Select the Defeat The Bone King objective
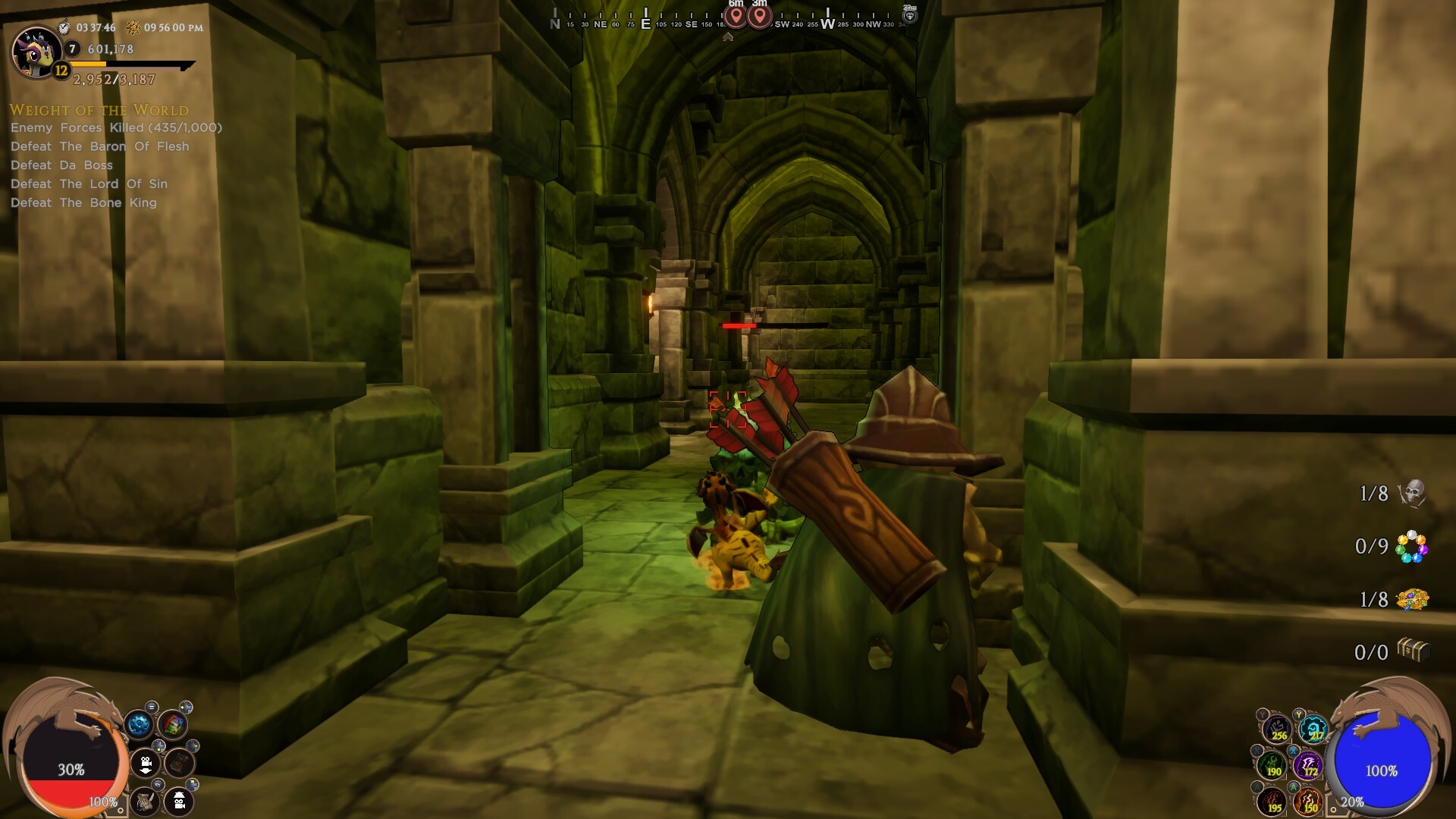Screen dimensions: 1456x819 83,202
